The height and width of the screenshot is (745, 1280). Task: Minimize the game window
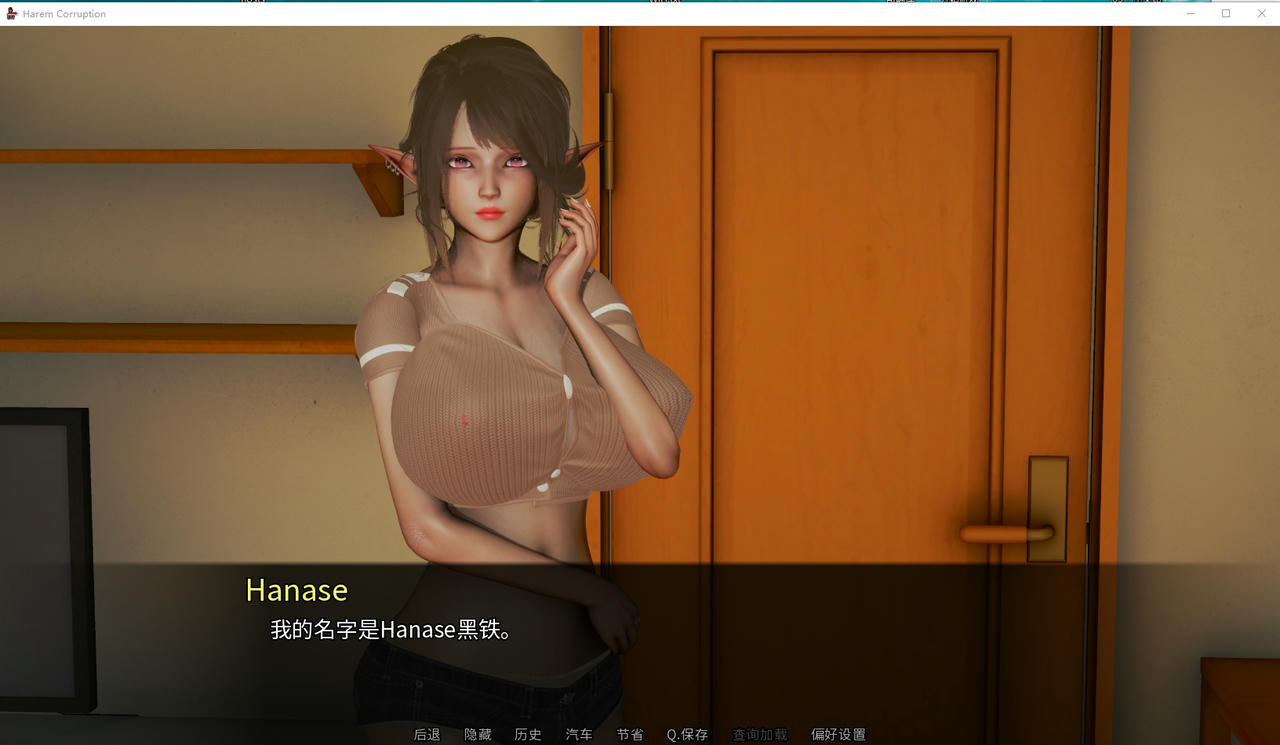click(x=1190, y=13)
